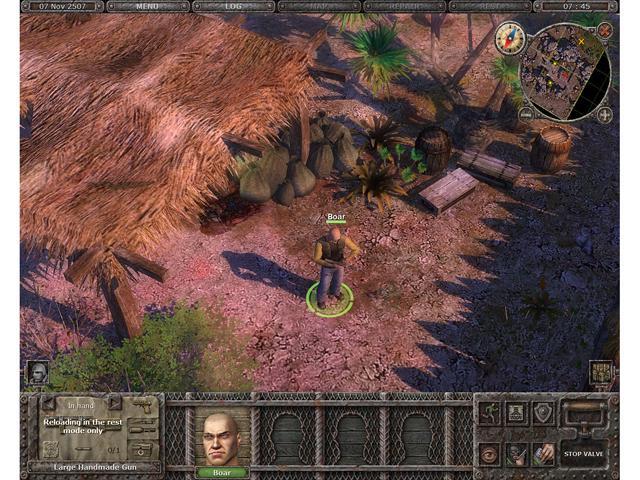The height and width of the screenshot is (480, 640).
Task: Open the squad icon above action panel
Action: pos(601,373)
